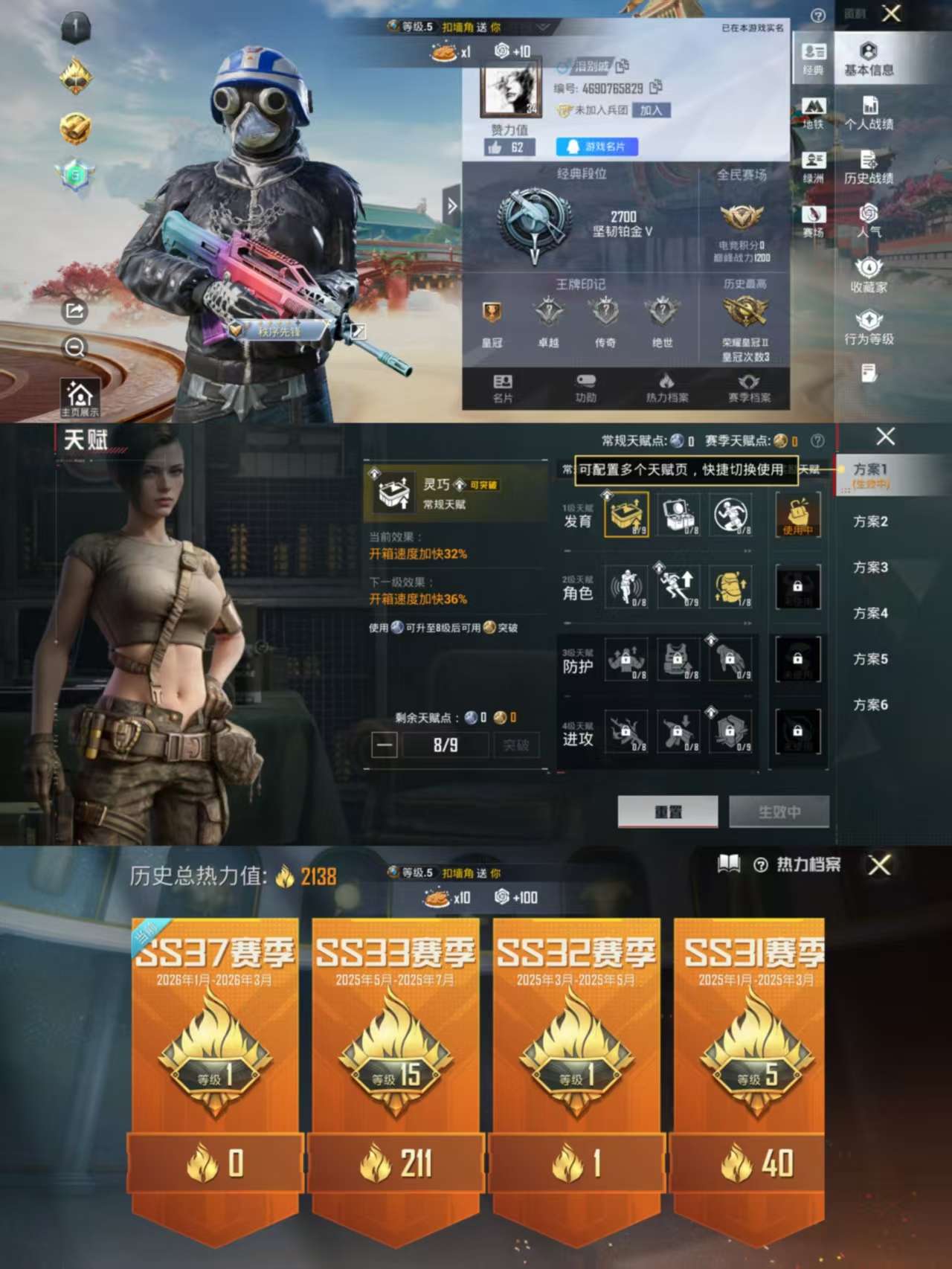Switch to talent plan 方案4
Viewport: 952px width, 1269px height.
click(870, 613)
